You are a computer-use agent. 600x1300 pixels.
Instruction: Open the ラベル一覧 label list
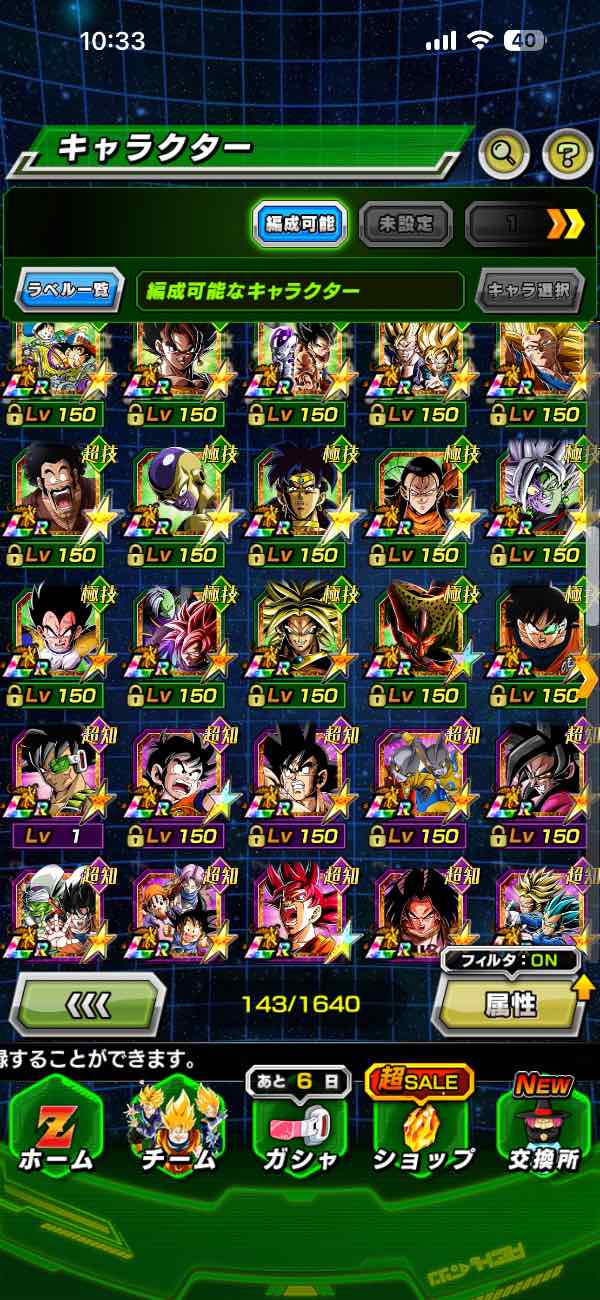pos(69,291)
